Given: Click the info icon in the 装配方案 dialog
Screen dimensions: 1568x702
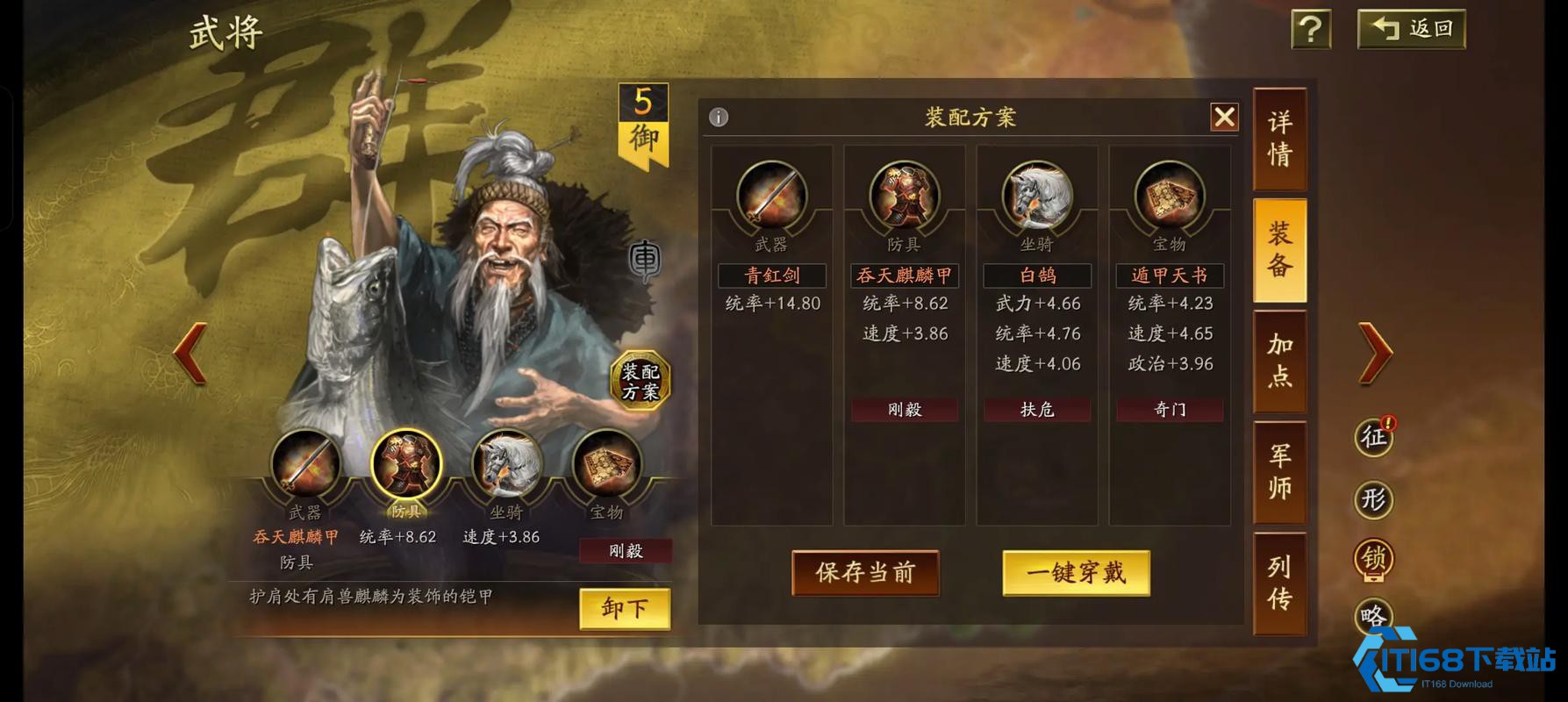Looking at the screenshot, I should [x=718, y=118].
